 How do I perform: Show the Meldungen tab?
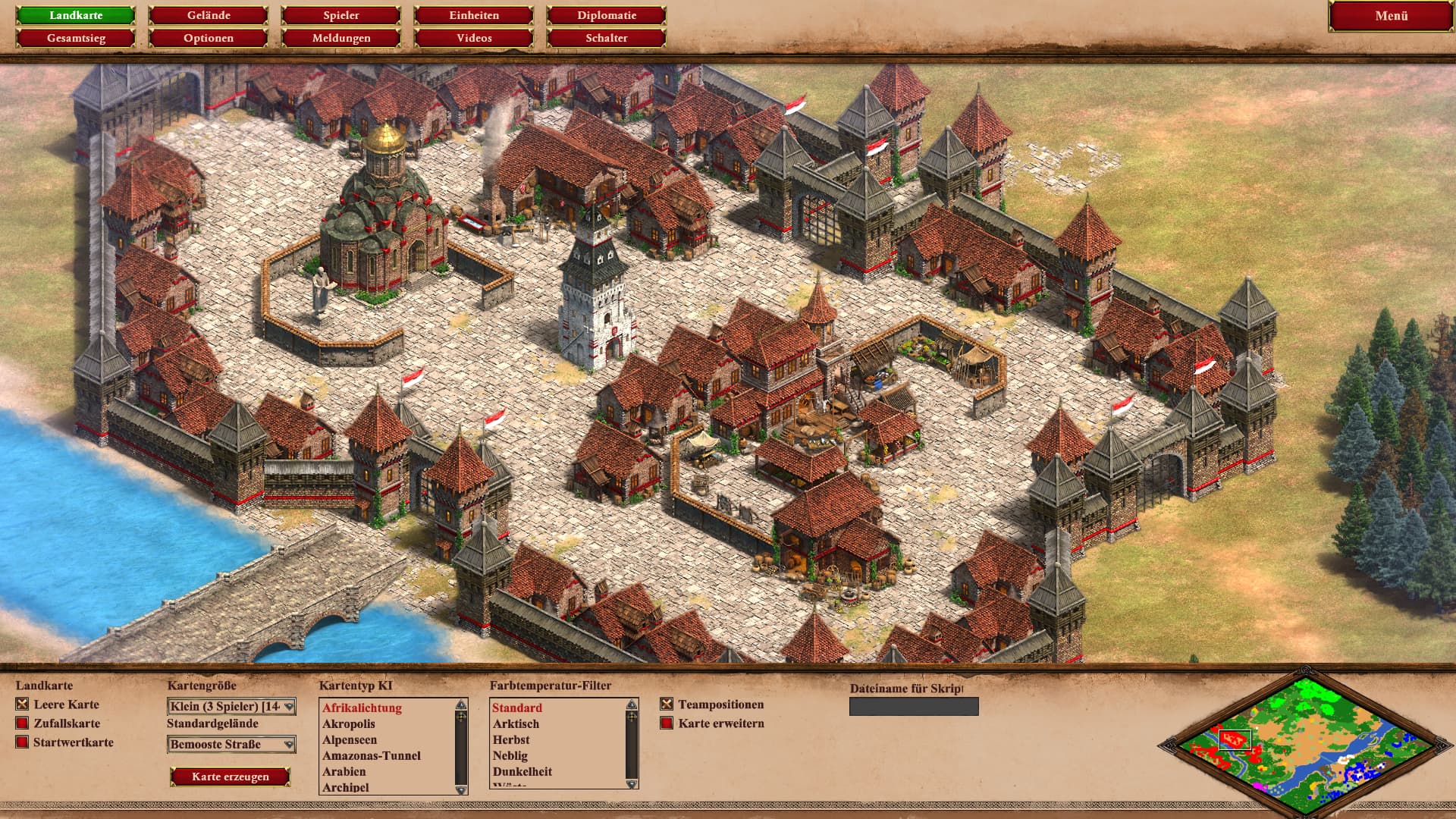click(341, 38)
